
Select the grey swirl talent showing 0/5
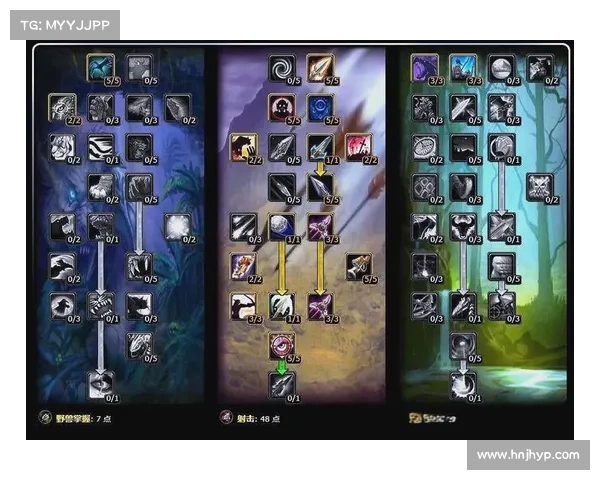(x=282, y=67)
